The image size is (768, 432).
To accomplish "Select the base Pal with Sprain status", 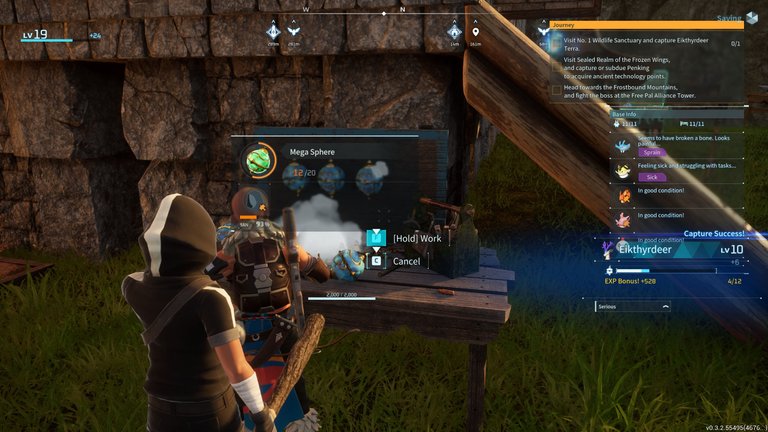I will pos(674,146).
